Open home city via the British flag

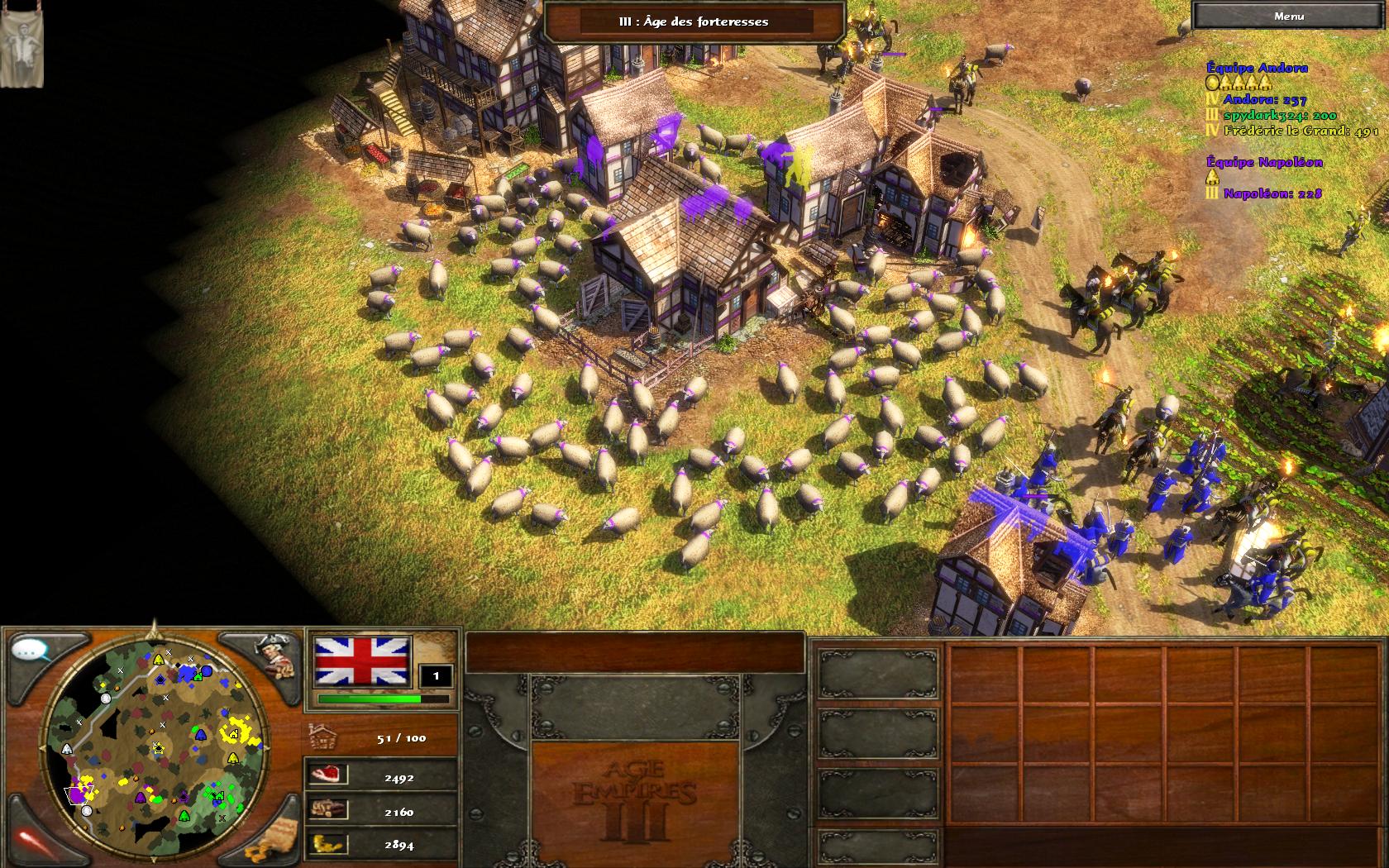(363, 662)
